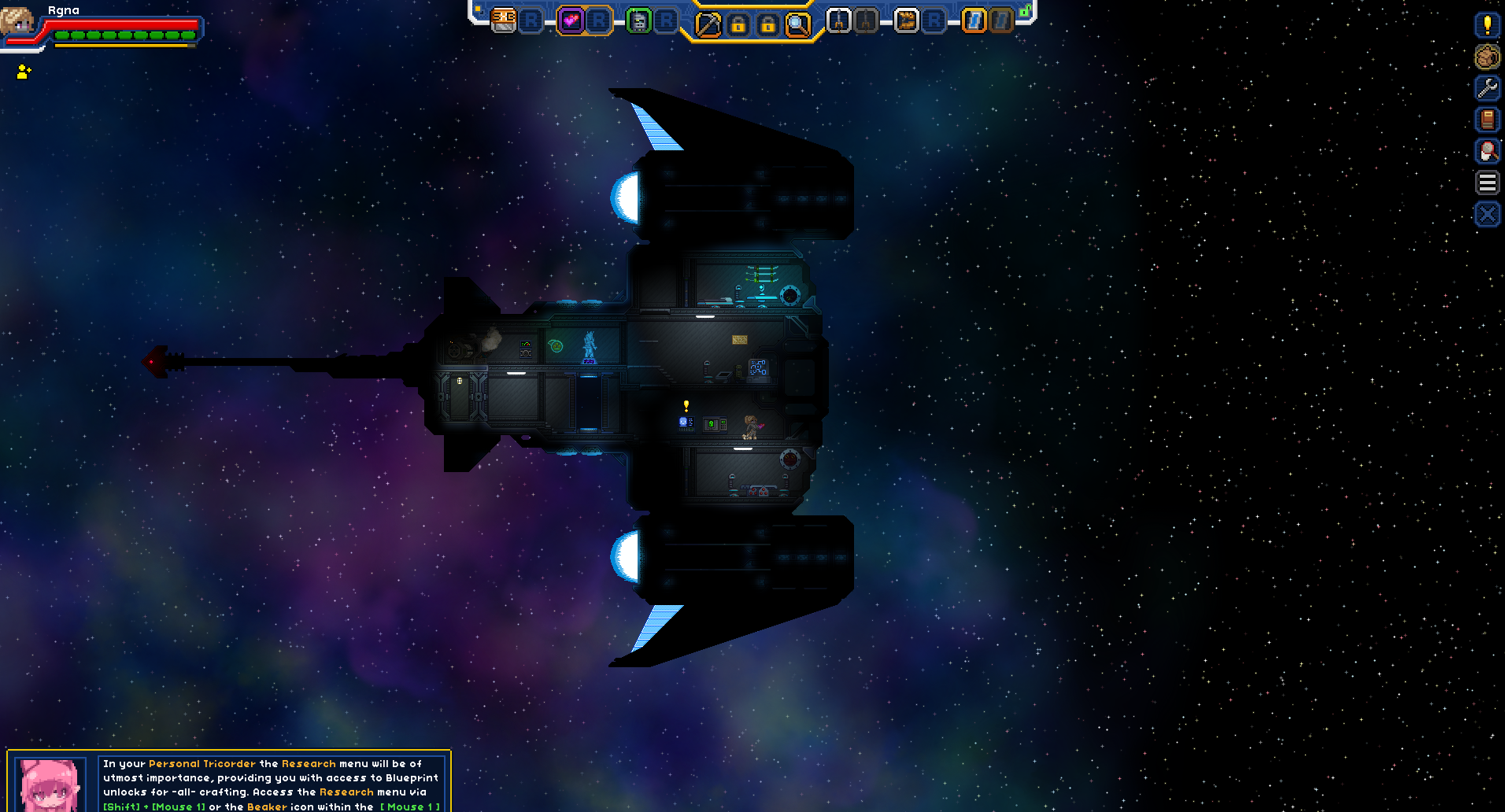Open the collections net icon
Viewport: 1505px width, 812px height.
coord(1487,151)
